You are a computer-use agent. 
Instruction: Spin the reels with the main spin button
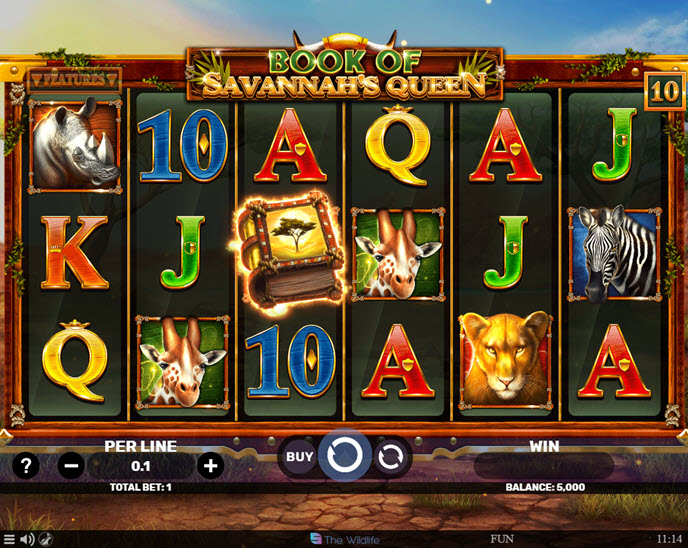pos(344,457)
